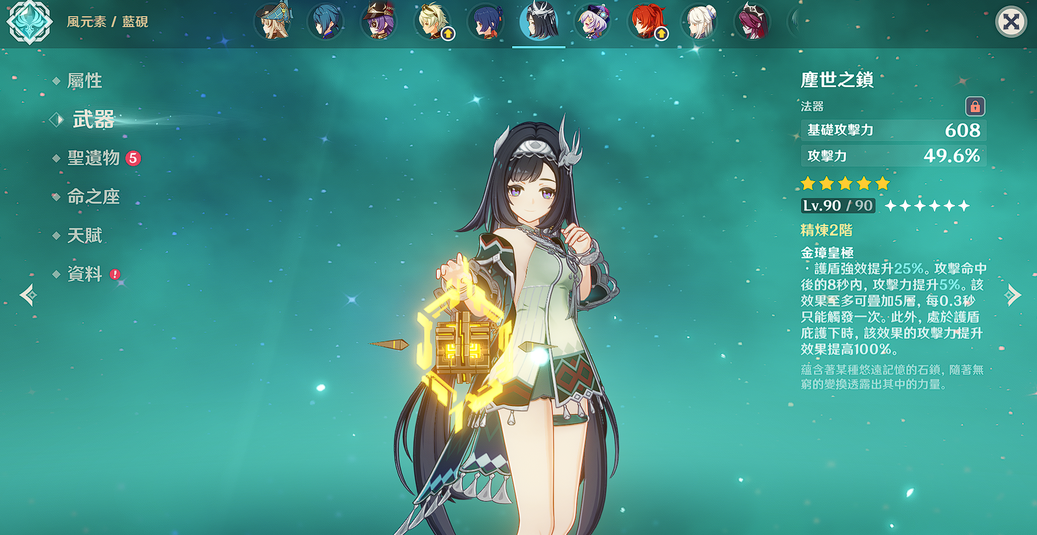The height and width of the screenshot is (535, 1037).
Task: Select the crimson-haired character portrait
Action: (753, 22)
